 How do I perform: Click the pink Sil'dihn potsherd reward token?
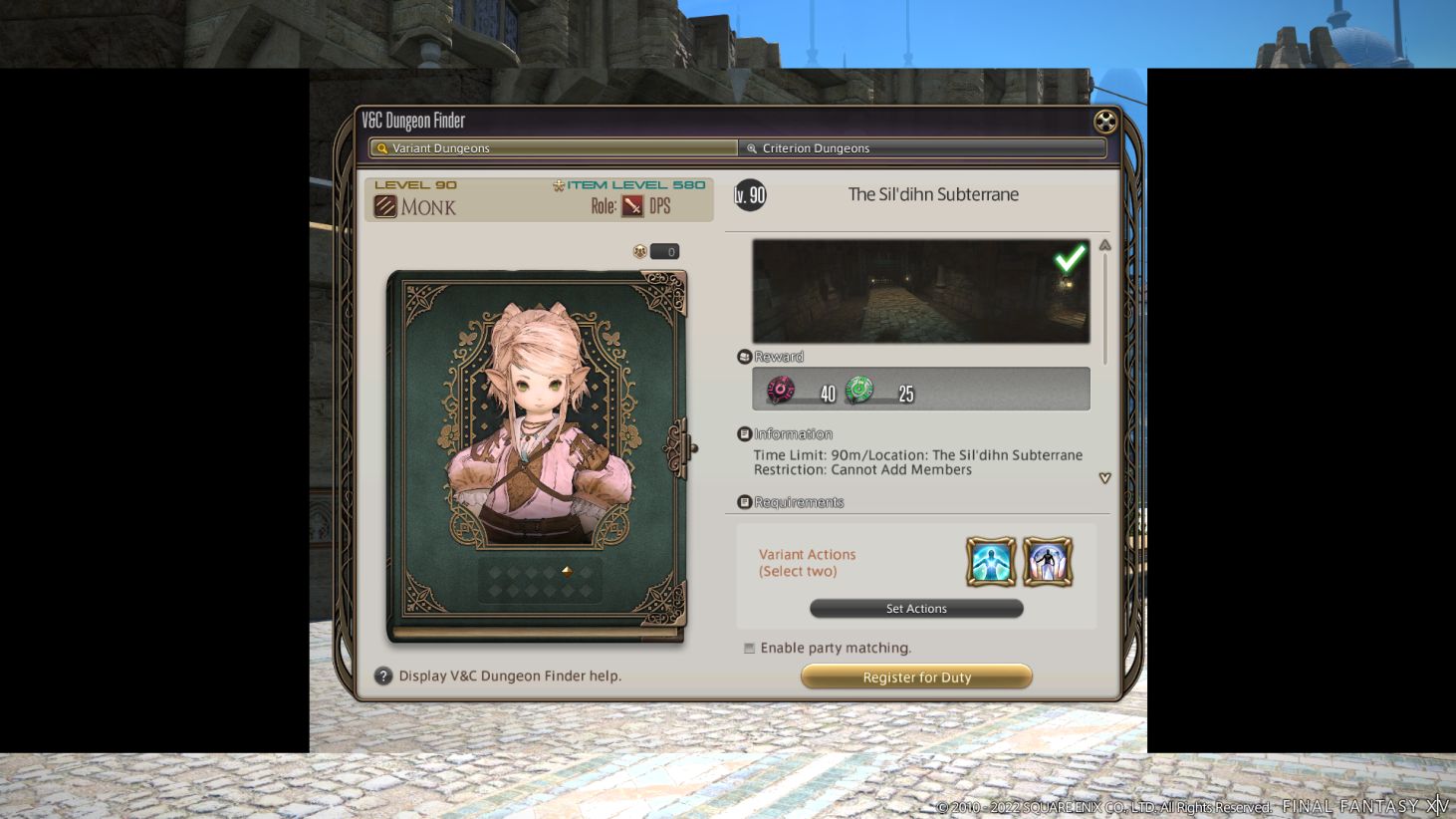[x=781, y=389]
